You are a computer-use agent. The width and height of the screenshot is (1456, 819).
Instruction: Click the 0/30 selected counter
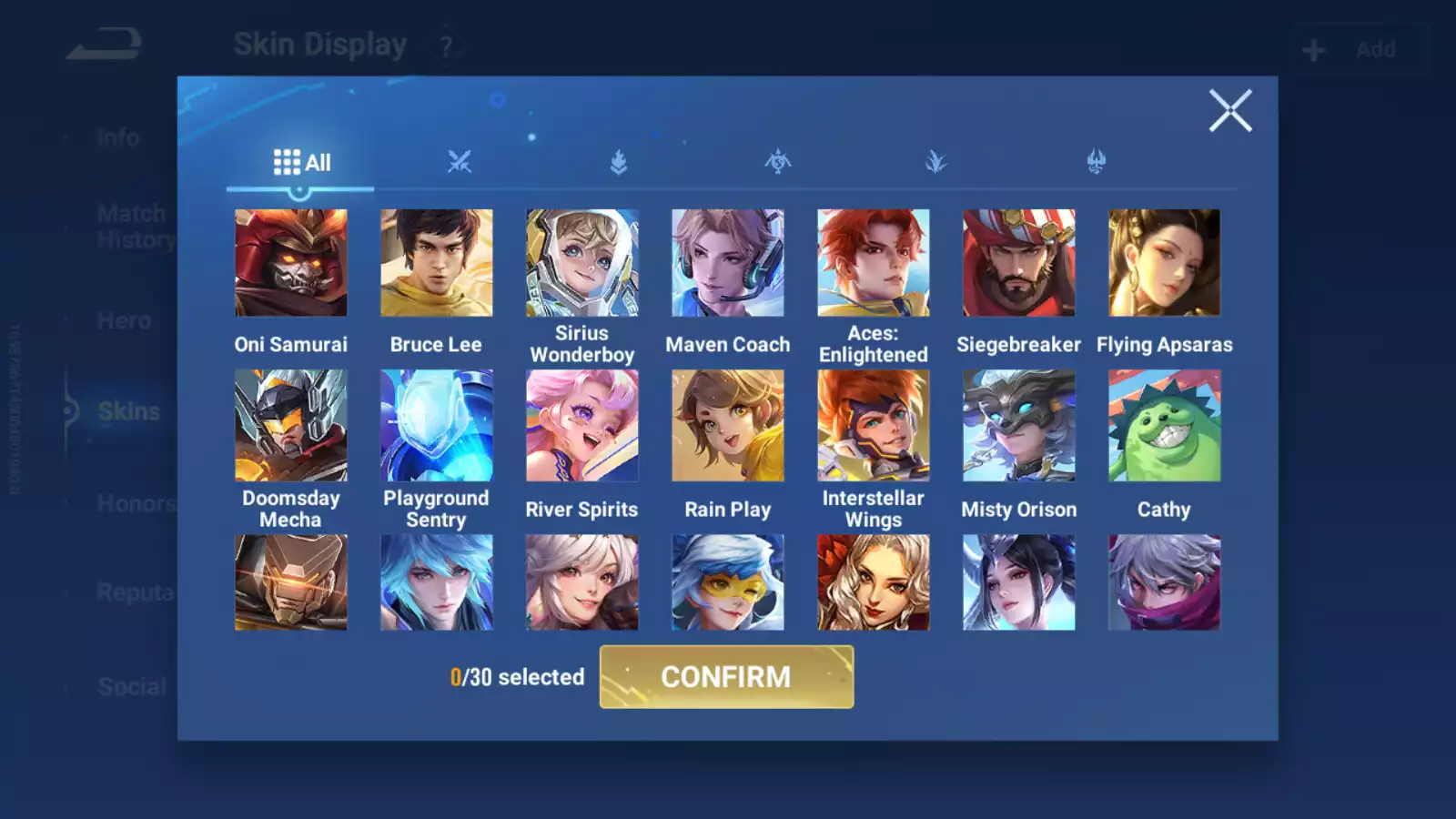click(x=517, y=677)
